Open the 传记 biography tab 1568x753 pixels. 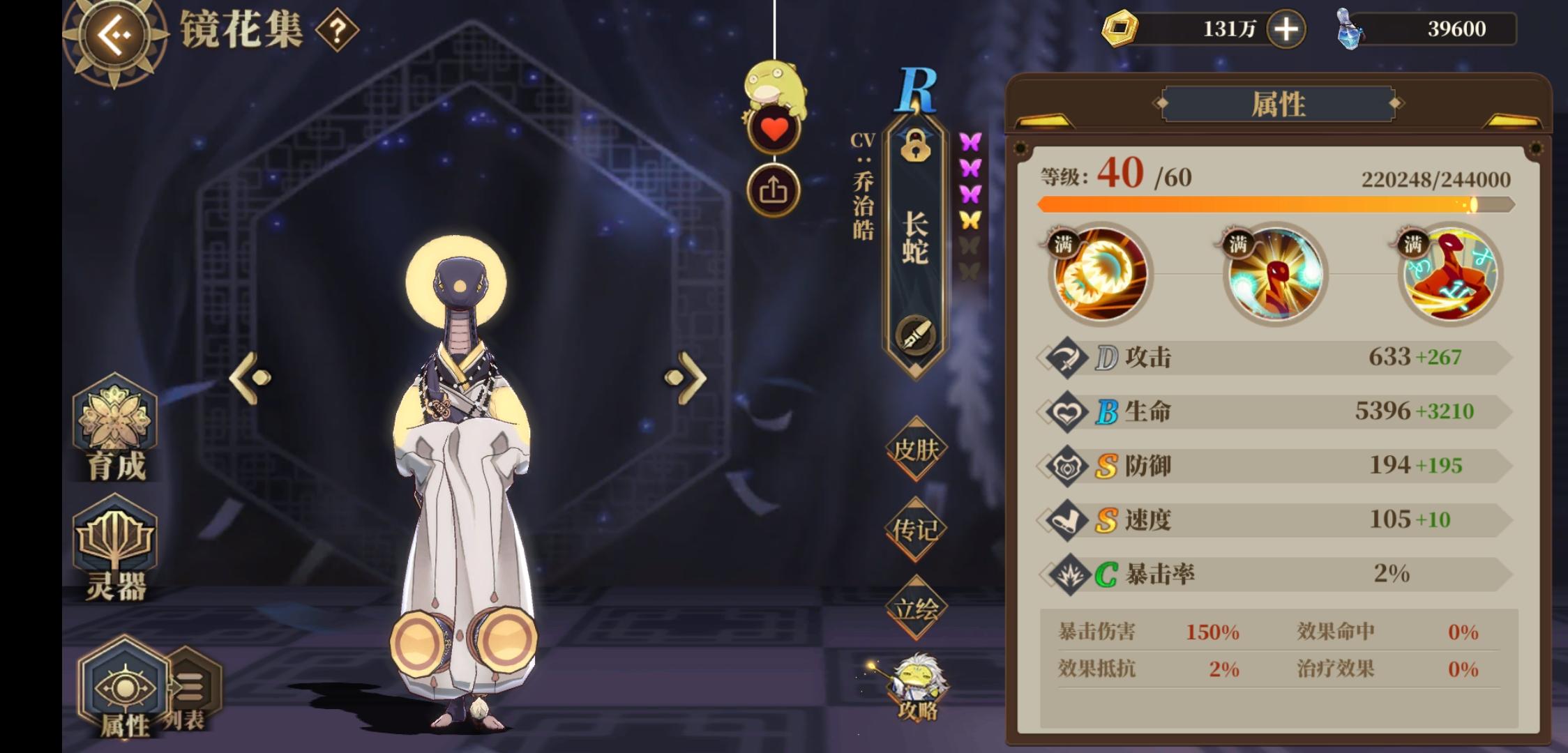pyautogui.click(x=916, y=530)
